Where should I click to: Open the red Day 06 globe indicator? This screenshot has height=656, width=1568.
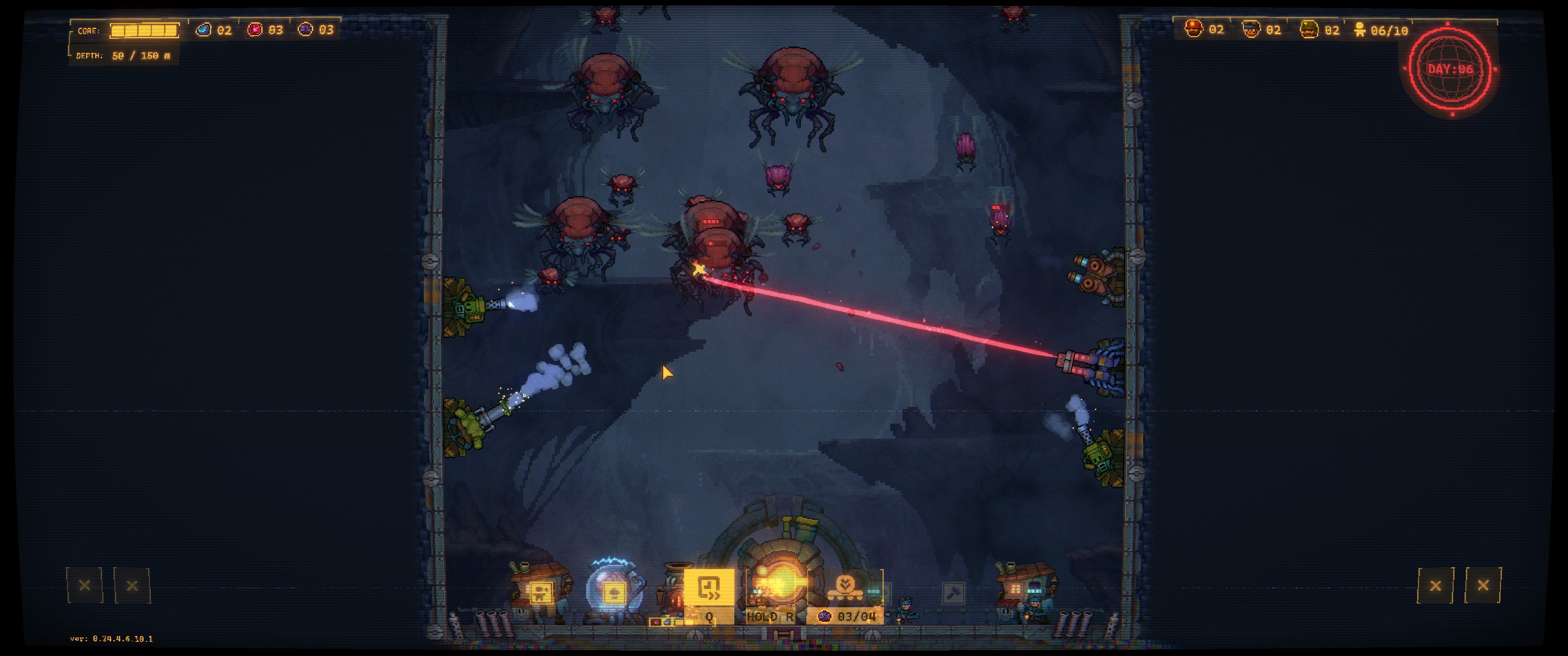pos(1450,69)
